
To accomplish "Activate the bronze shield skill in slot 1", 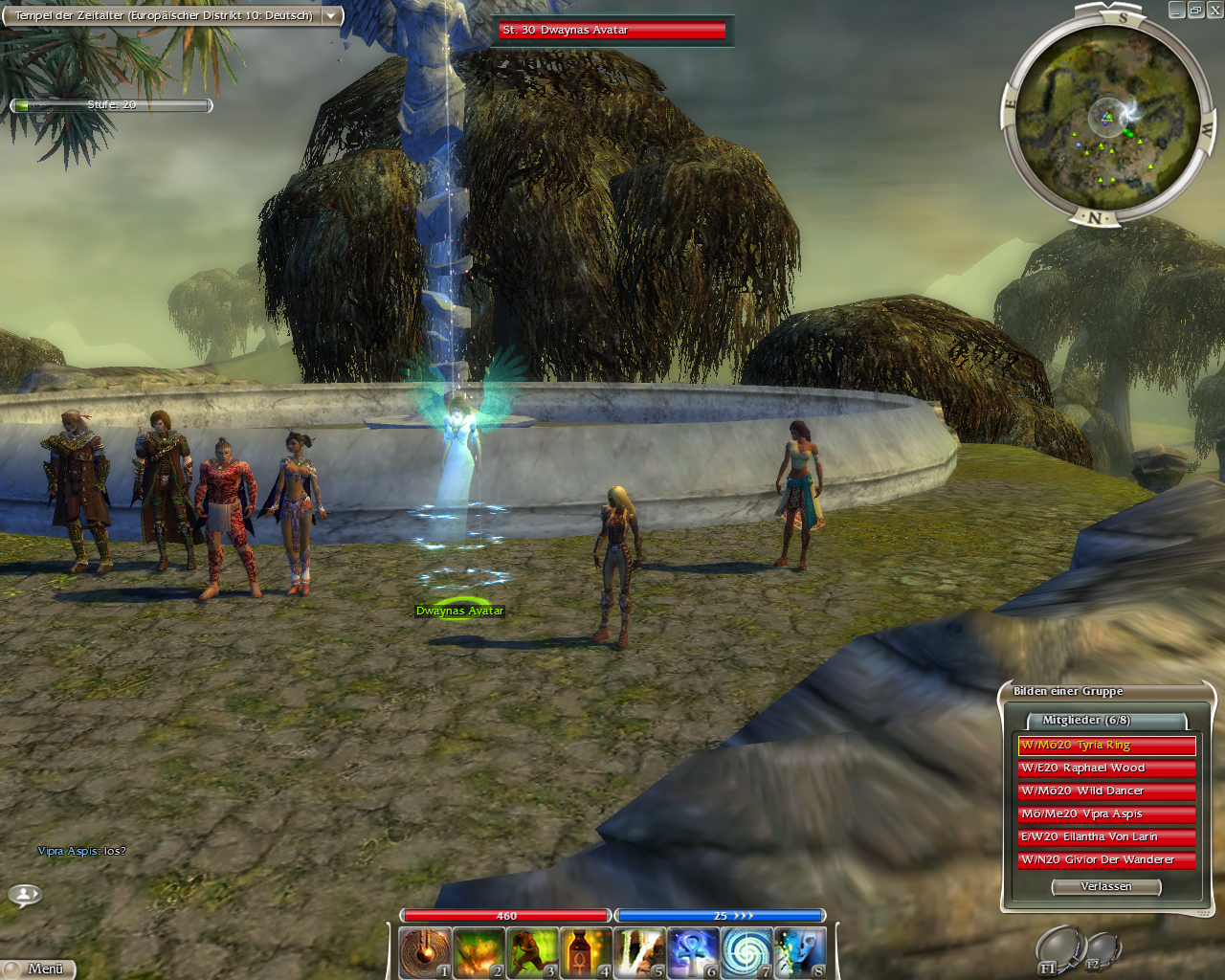I will tap(425, 952).
